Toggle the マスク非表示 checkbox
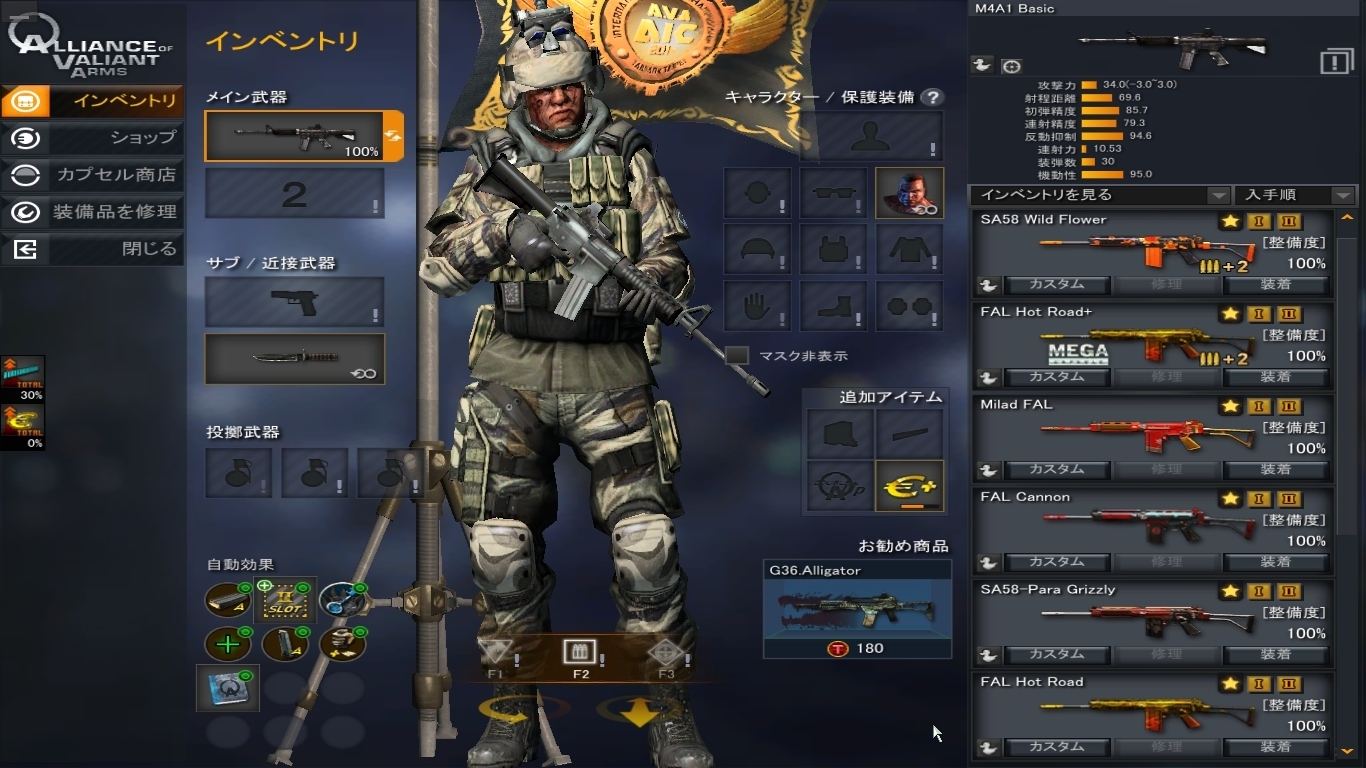 coord(737,355)
